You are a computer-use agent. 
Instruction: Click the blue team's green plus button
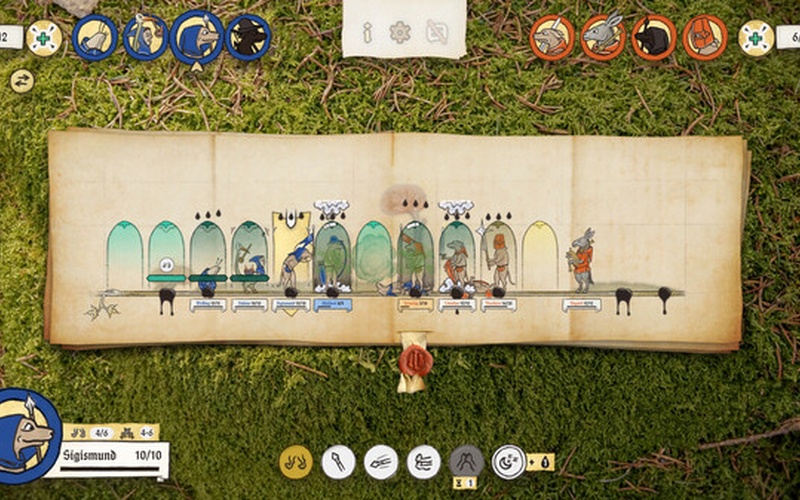pos(44,38)
